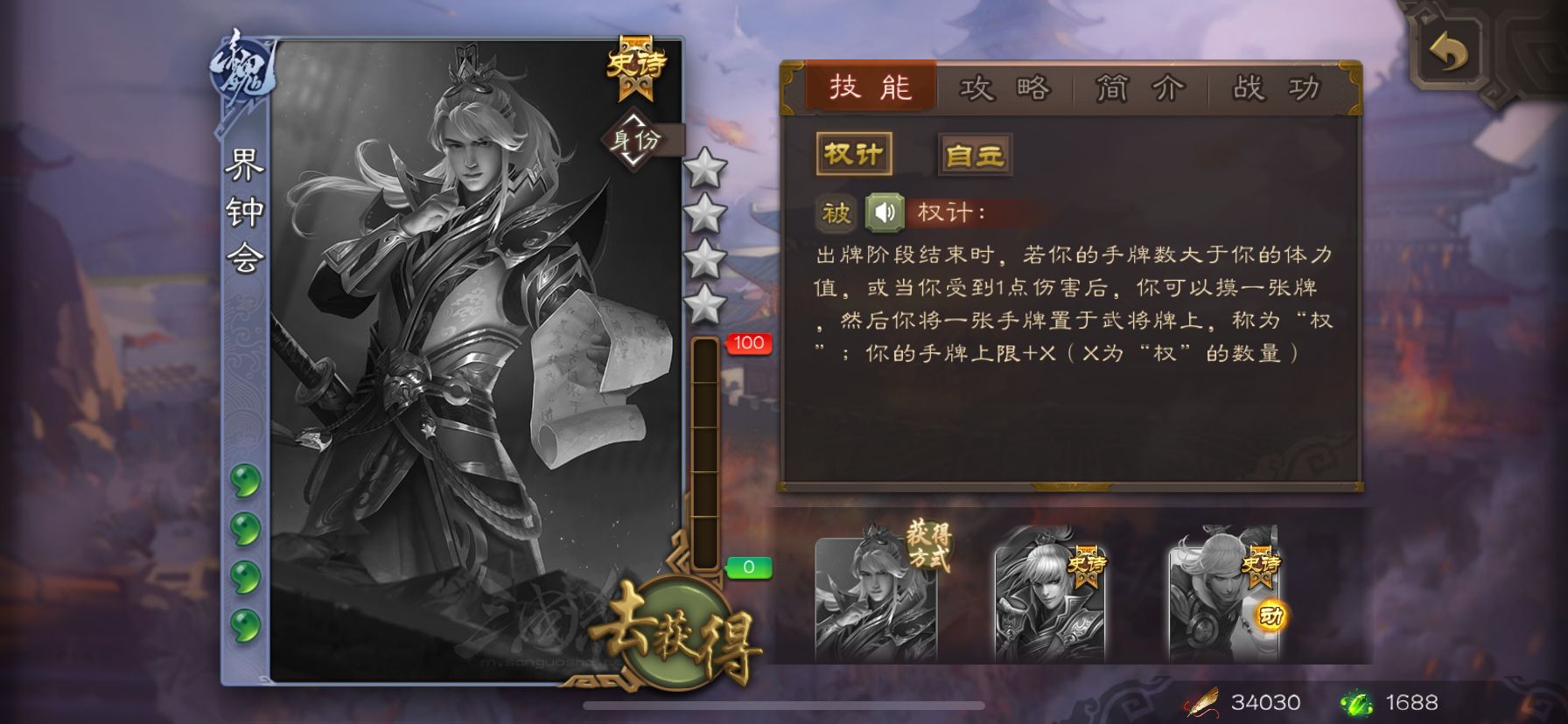The image size is (1568, 724).
Task: Open the 简介 tab
Action: 1139,87
